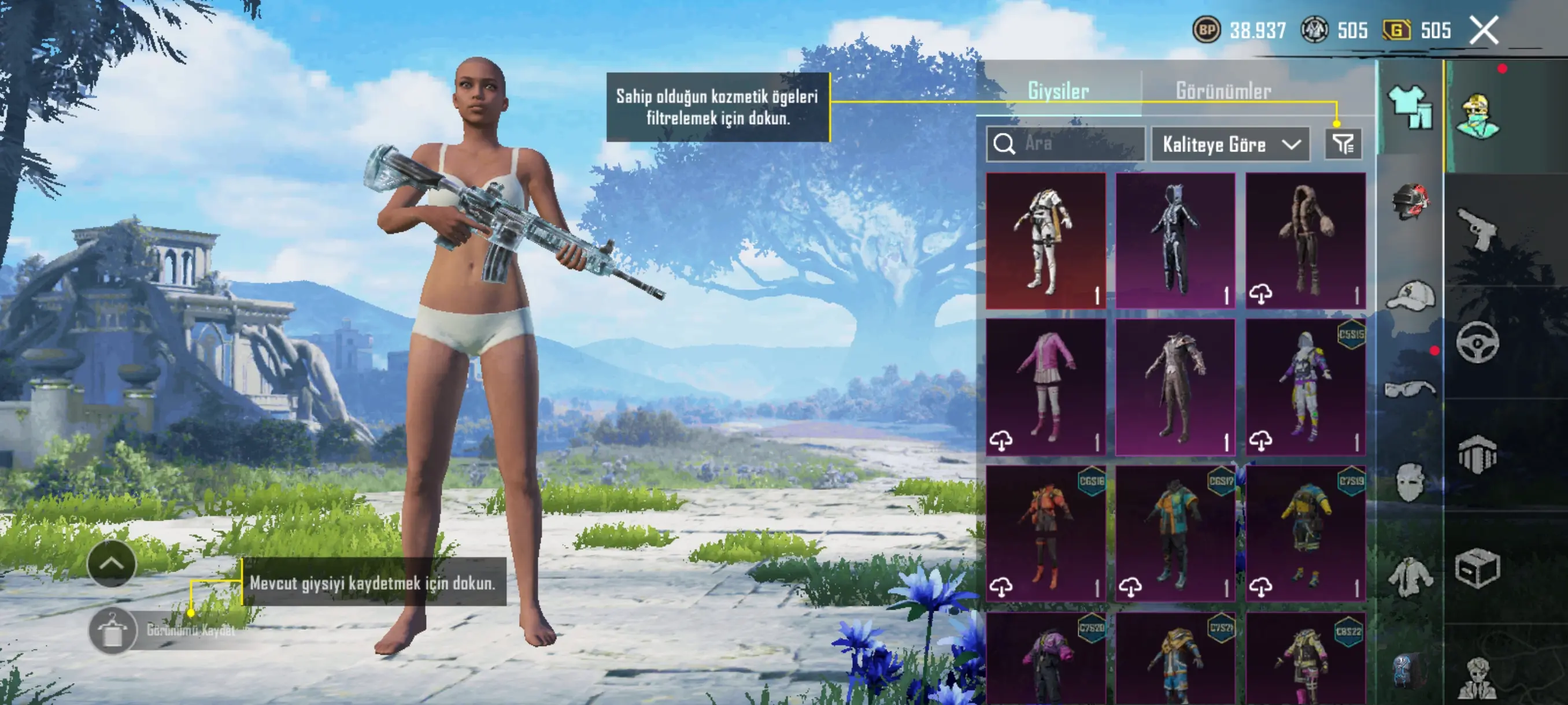
Task: Open the Kaliteye Göre sort dropdown
Action: pos(1230,144)
